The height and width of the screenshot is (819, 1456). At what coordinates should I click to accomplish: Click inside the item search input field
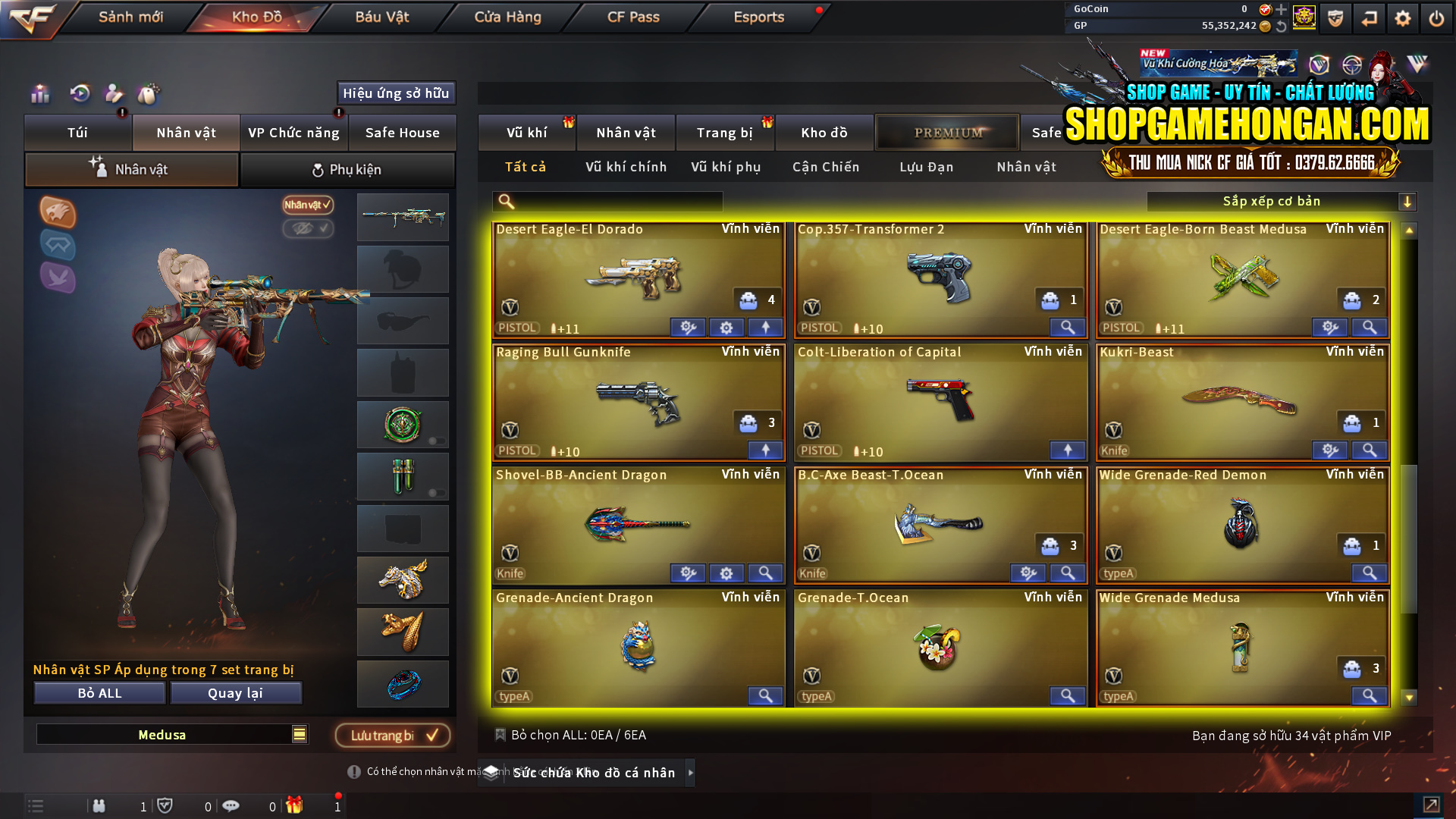coord(607,201)
